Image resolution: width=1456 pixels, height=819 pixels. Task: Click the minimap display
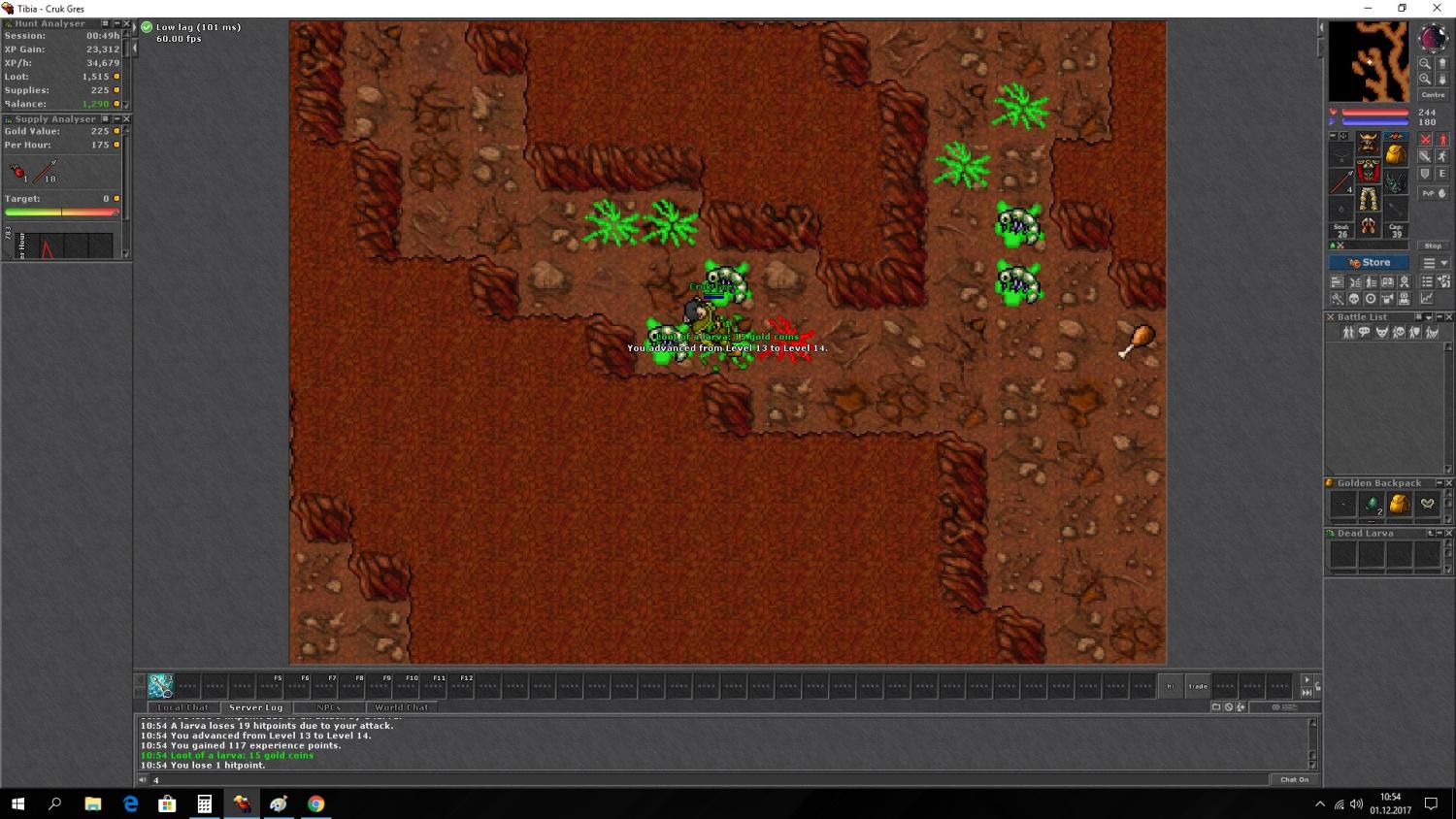(x=1369, y=61)
